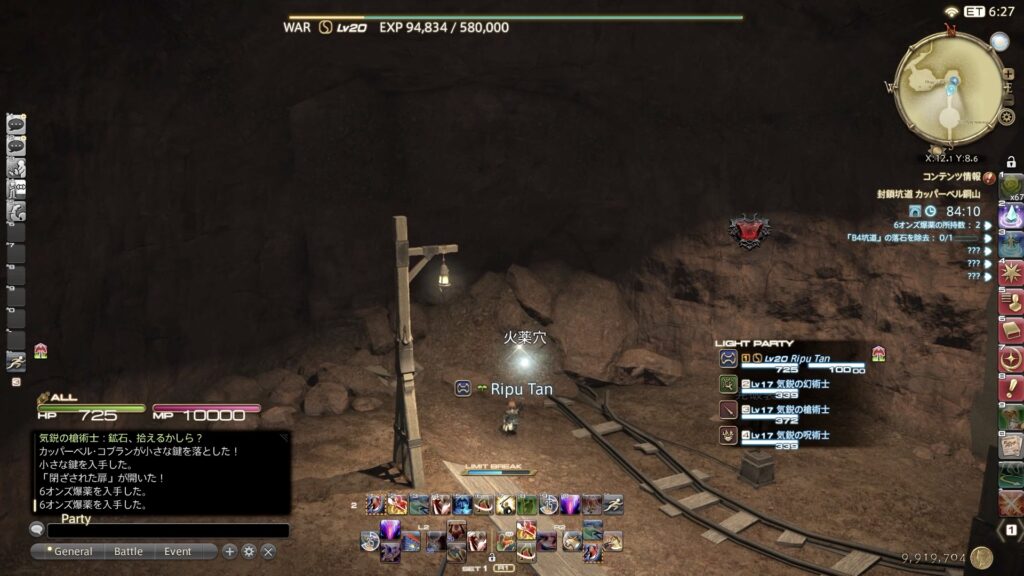Open the content info duty panel icon
Image resolution: width=1024 pixels, height=576 pixels.
tap(988, 177)
